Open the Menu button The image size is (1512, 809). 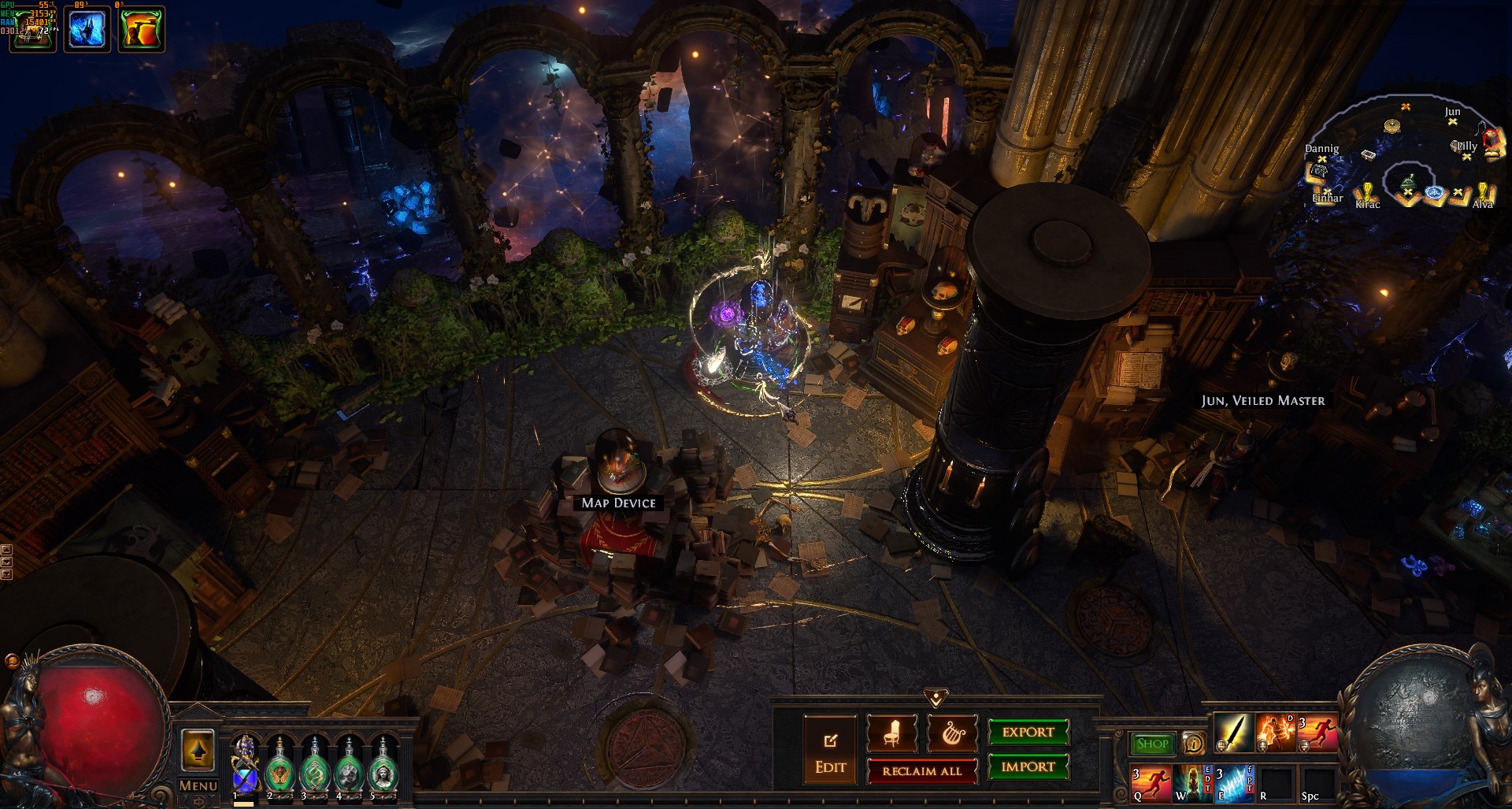198,786
